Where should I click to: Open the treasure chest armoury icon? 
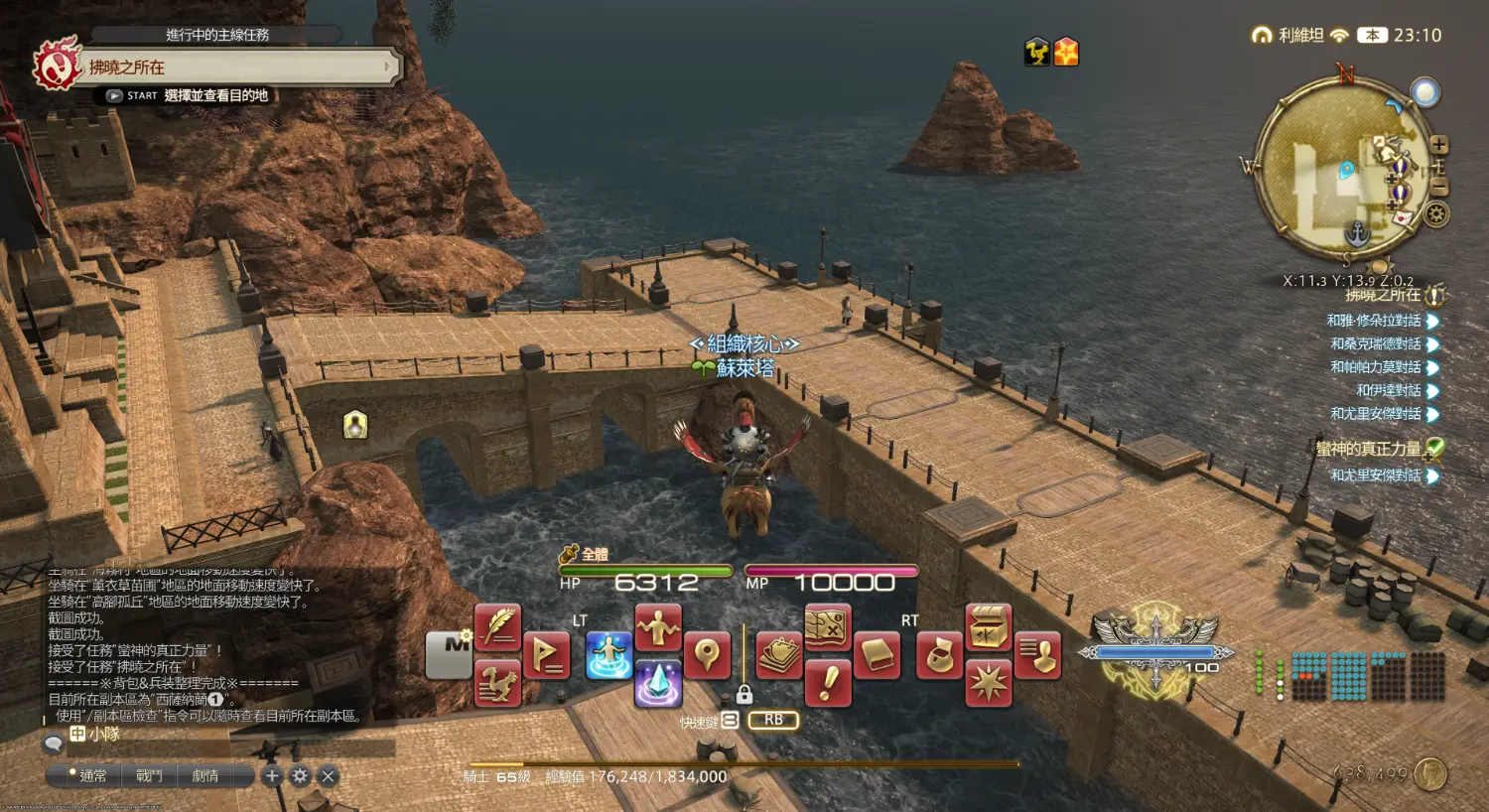pyautogui.click(x=988, y=627)
